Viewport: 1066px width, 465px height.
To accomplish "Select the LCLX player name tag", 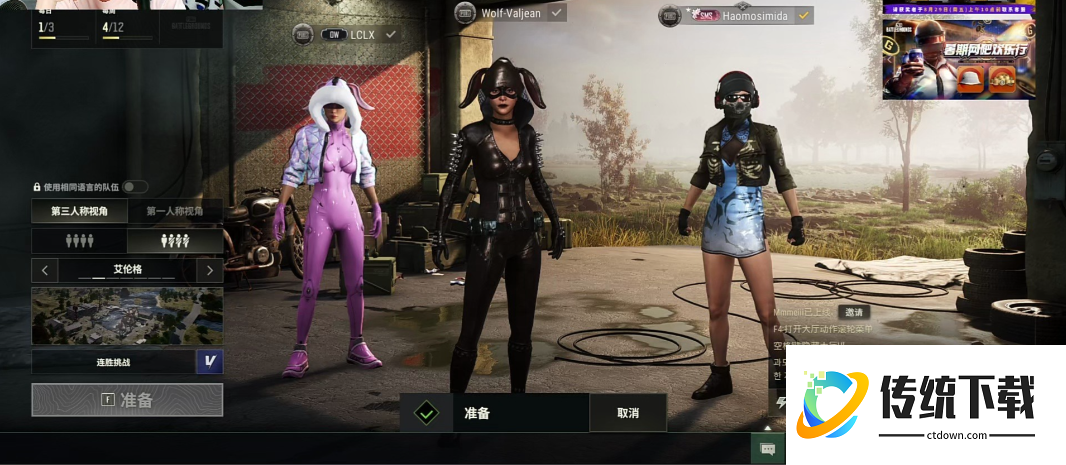I will (x=361, y=34).
